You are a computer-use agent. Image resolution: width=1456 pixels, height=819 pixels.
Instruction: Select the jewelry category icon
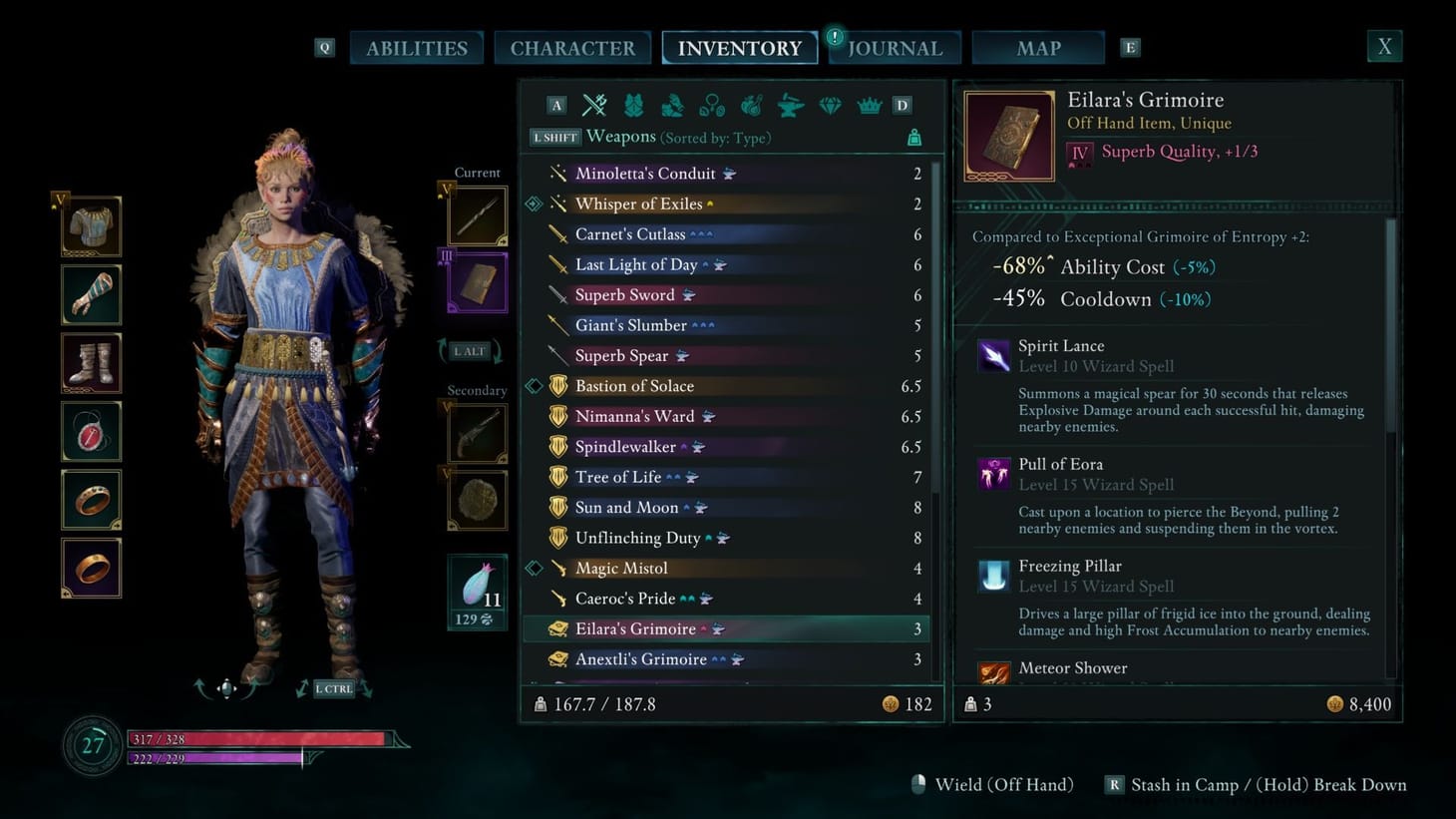(712, 105)
